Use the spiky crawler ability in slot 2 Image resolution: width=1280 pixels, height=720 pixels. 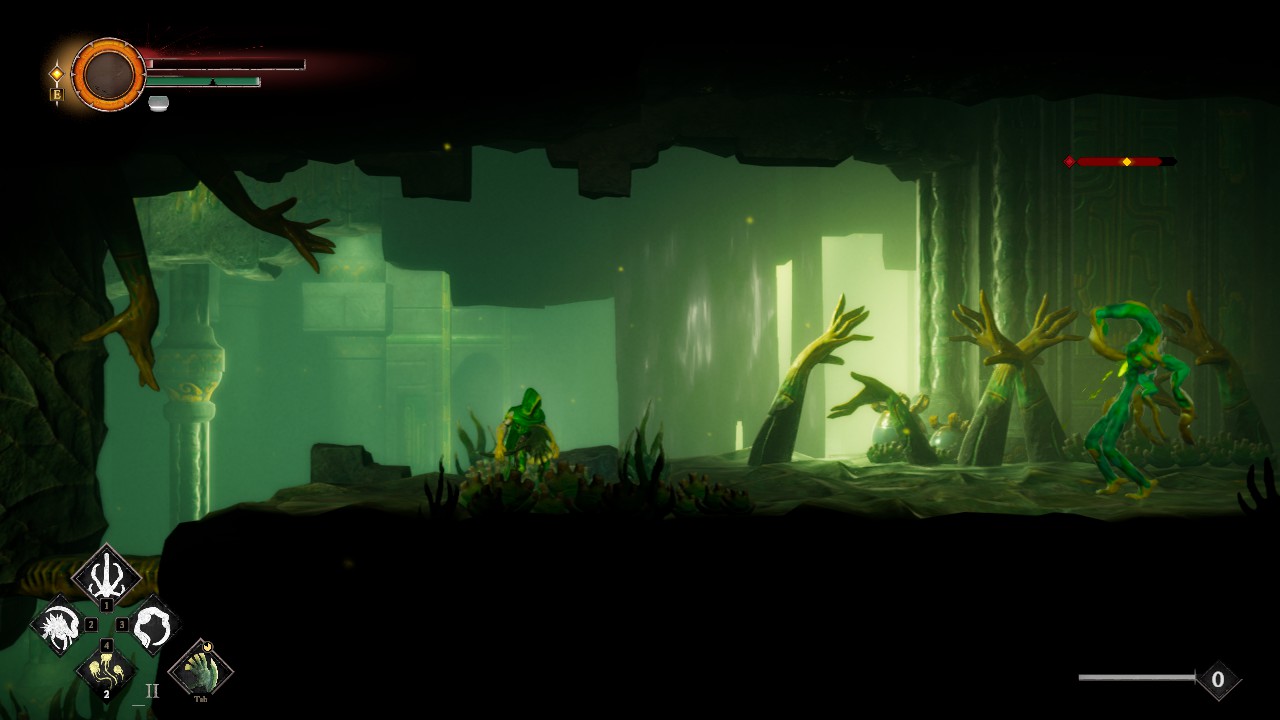[x=58, y=626]
